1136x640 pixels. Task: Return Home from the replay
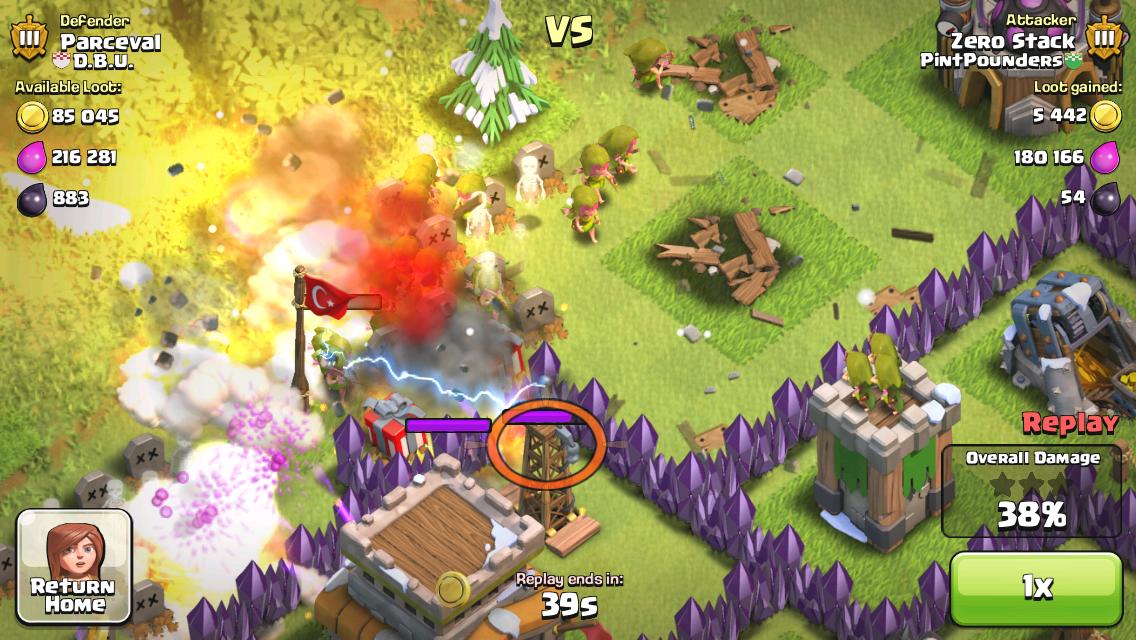pyautogui.click(x=75, y=565)
